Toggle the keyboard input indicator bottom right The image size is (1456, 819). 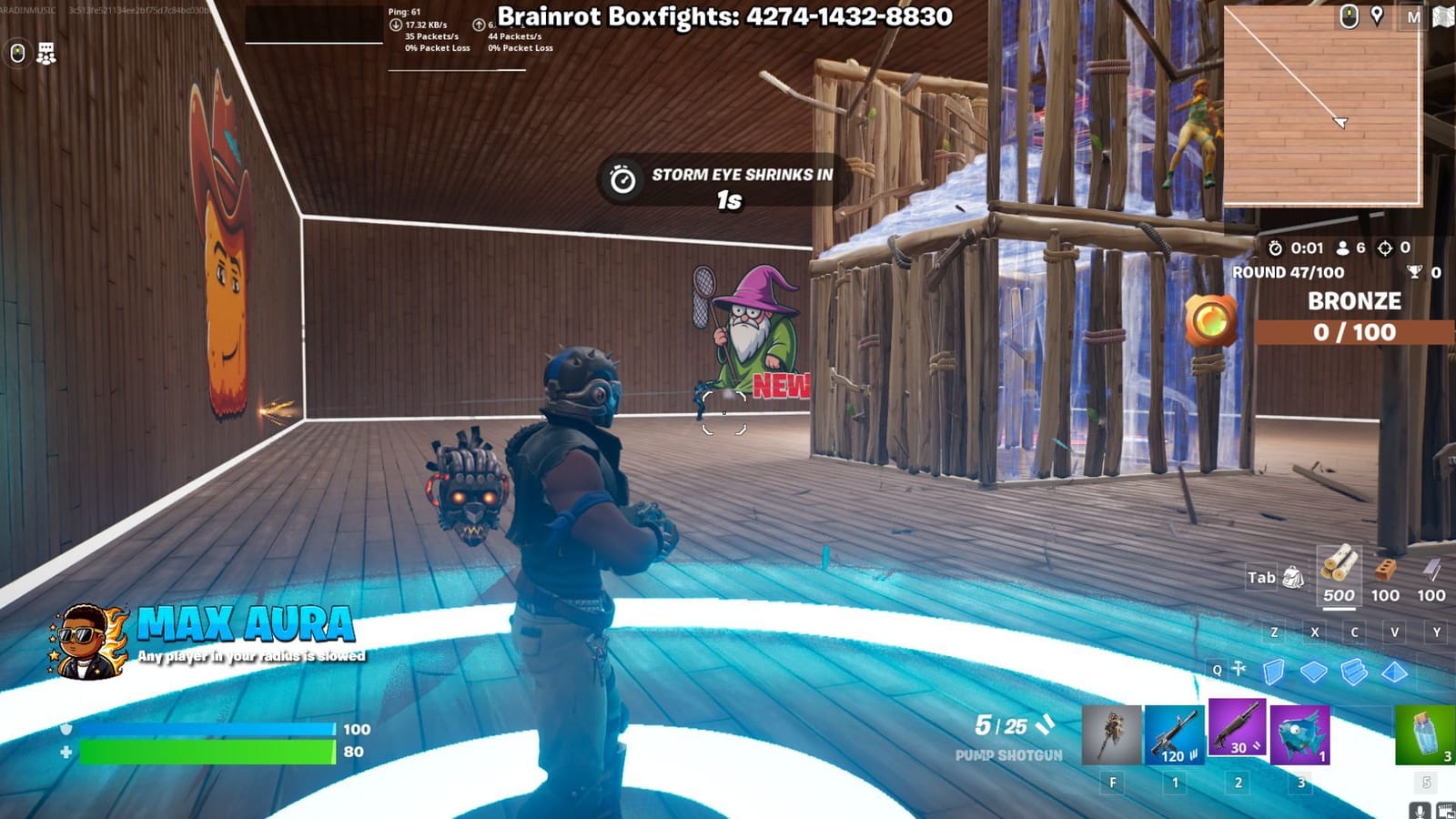point(1446,810)
